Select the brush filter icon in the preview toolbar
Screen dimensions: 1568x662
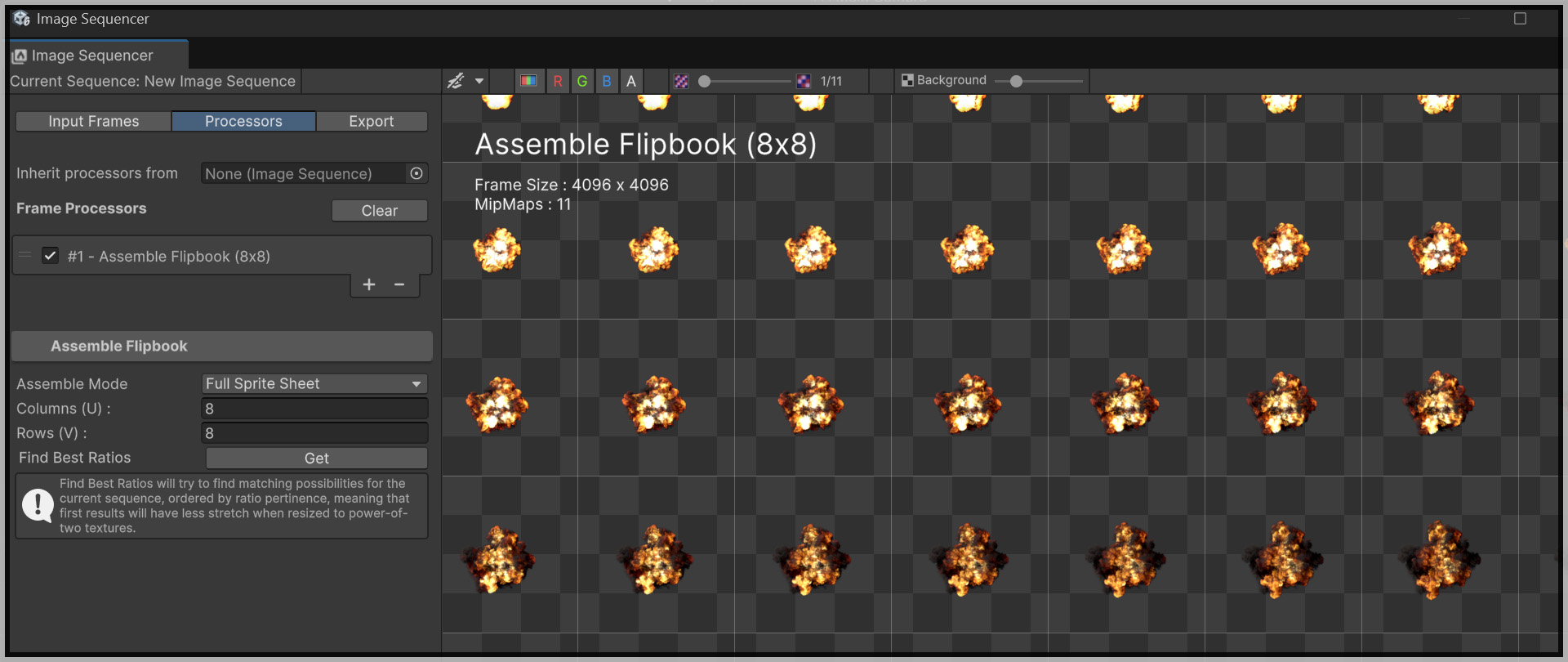click(457, 81)
